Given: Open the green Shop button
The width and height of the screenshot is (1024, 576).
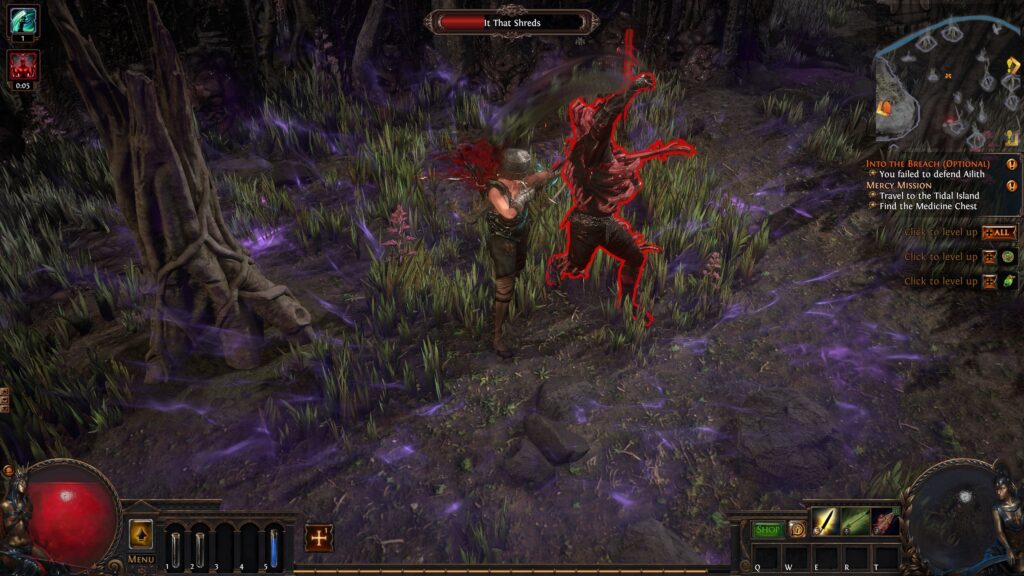Looking at the screenshot, I should 768,529.
